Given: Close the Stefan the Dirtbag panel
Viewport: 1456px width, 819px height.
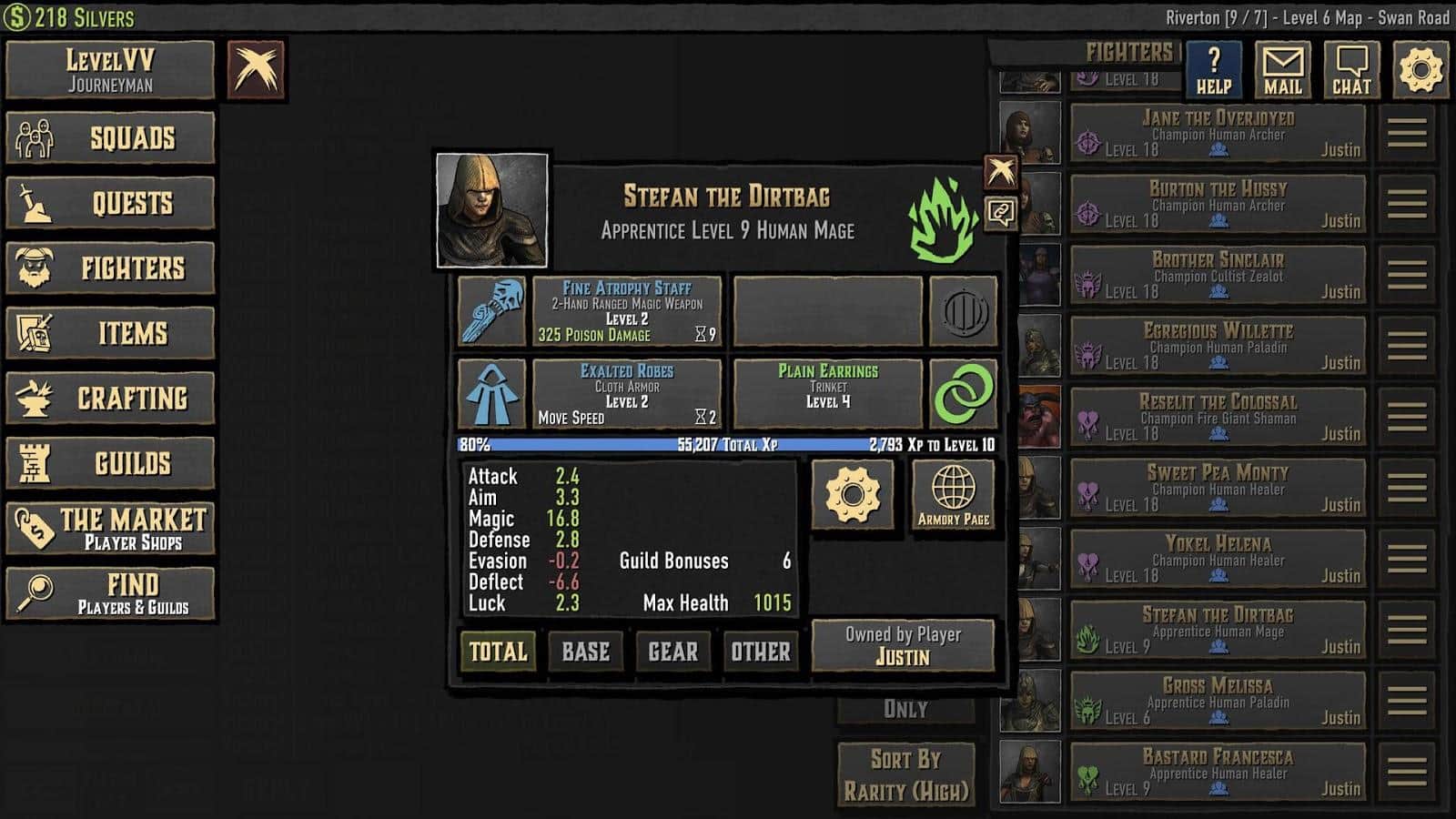Looking at the screenshot, I should click(1001, 171).
